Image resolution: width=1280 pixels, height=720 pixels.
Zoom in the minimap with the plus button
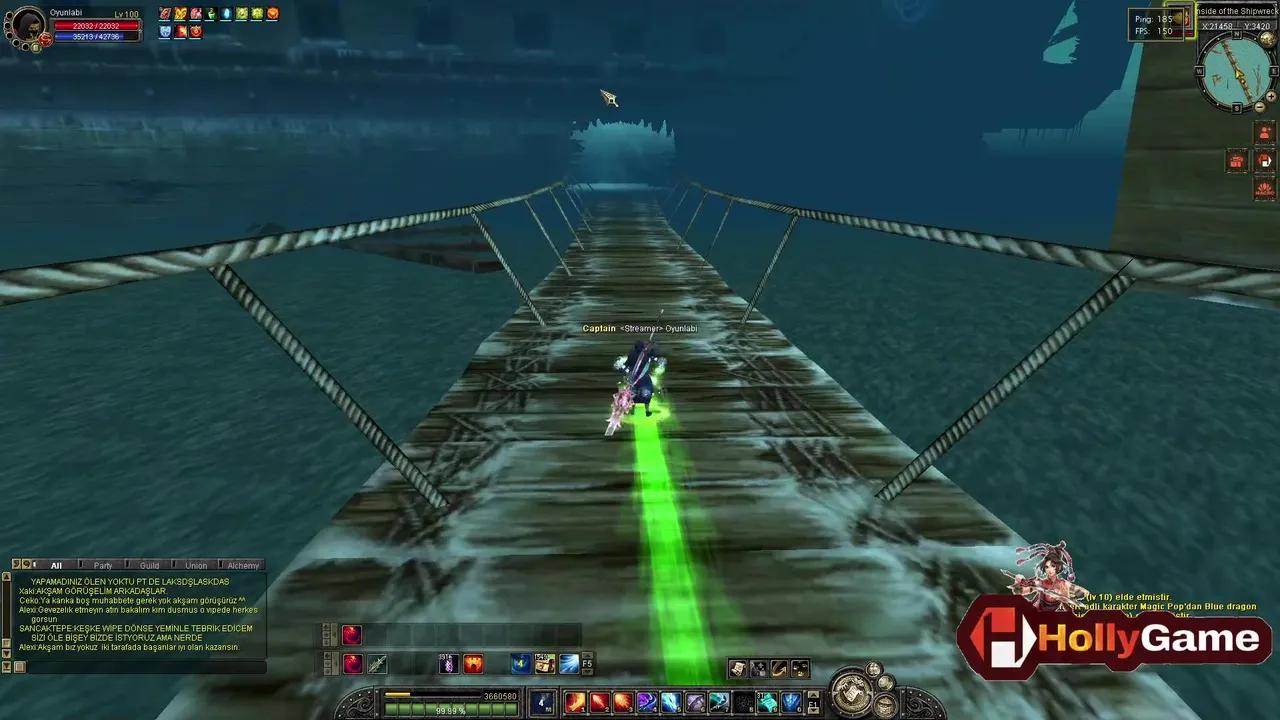coord(1271,97)
